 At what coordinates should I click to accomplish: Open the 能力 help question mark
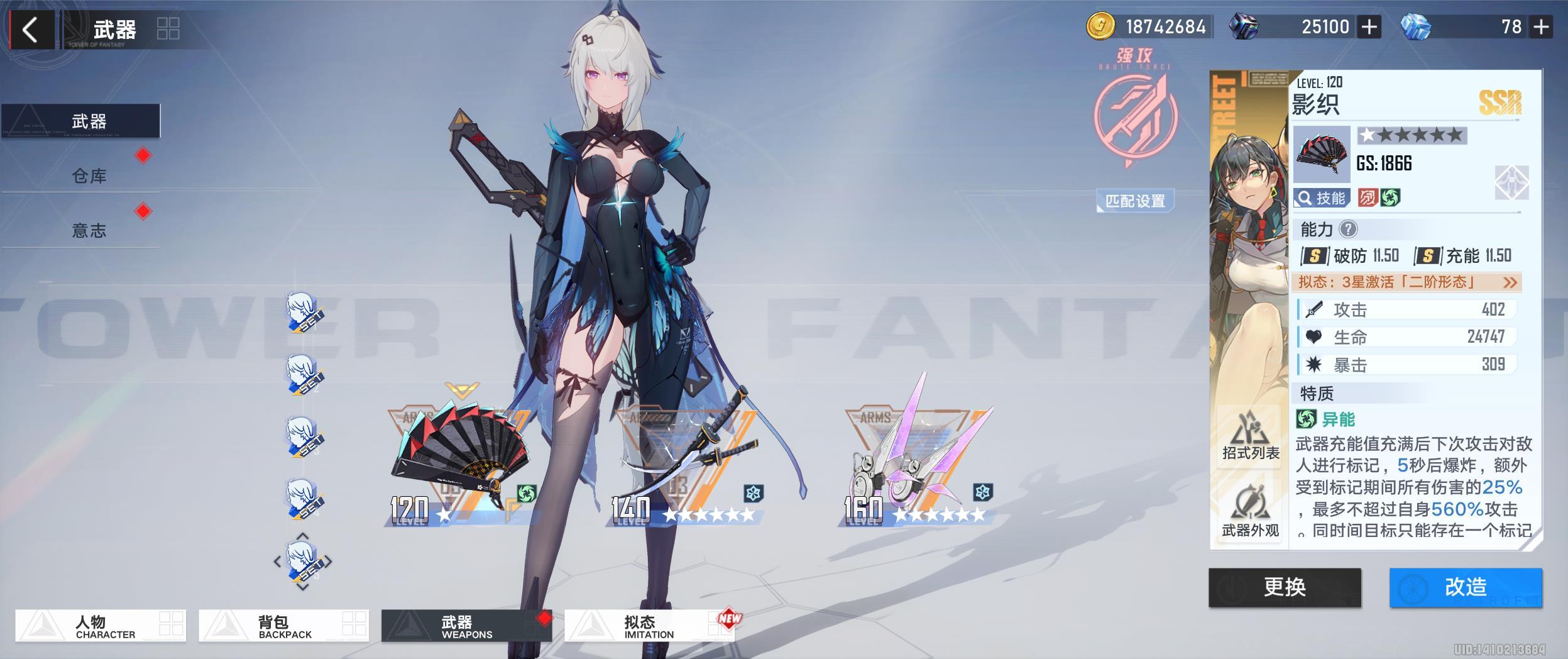point(1347,230)
